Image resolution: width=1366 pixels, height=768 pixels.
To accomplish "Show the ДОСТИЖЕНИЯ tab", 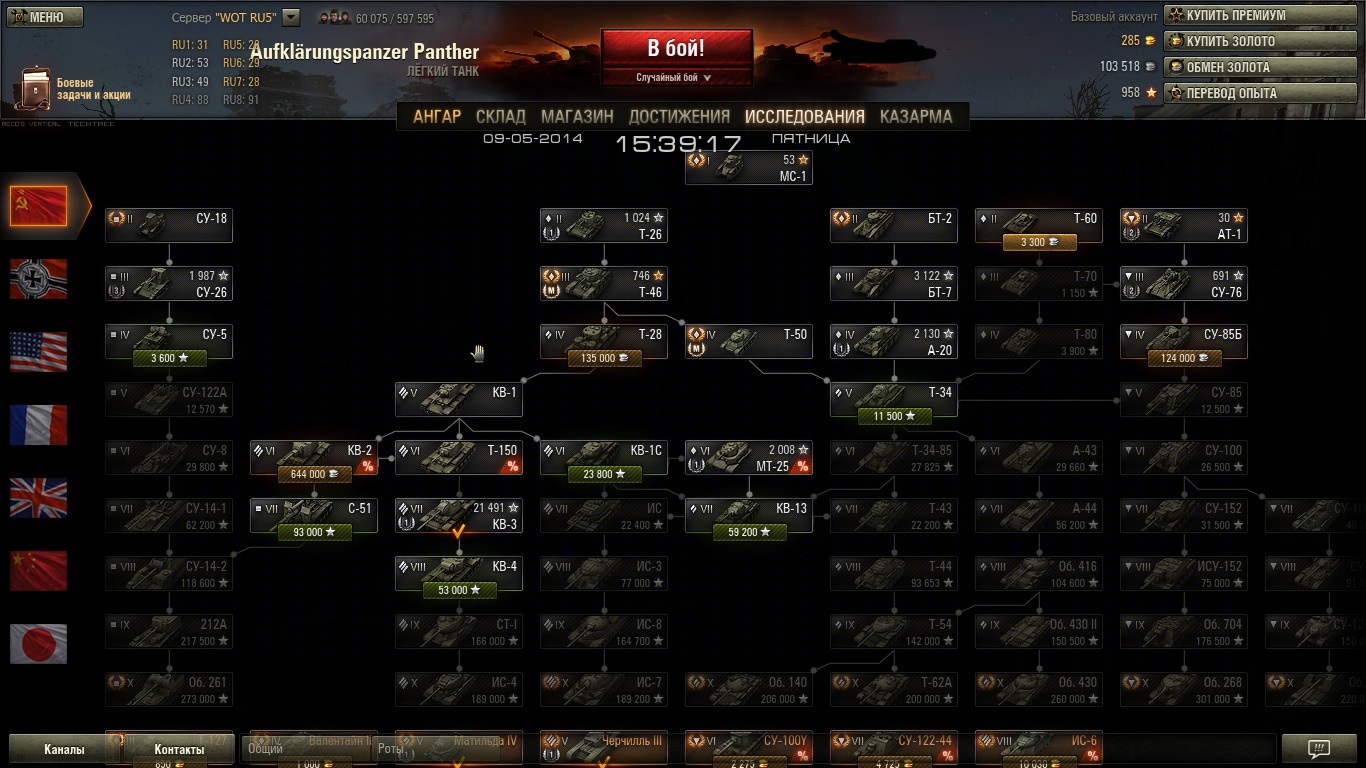I will 679,116.
